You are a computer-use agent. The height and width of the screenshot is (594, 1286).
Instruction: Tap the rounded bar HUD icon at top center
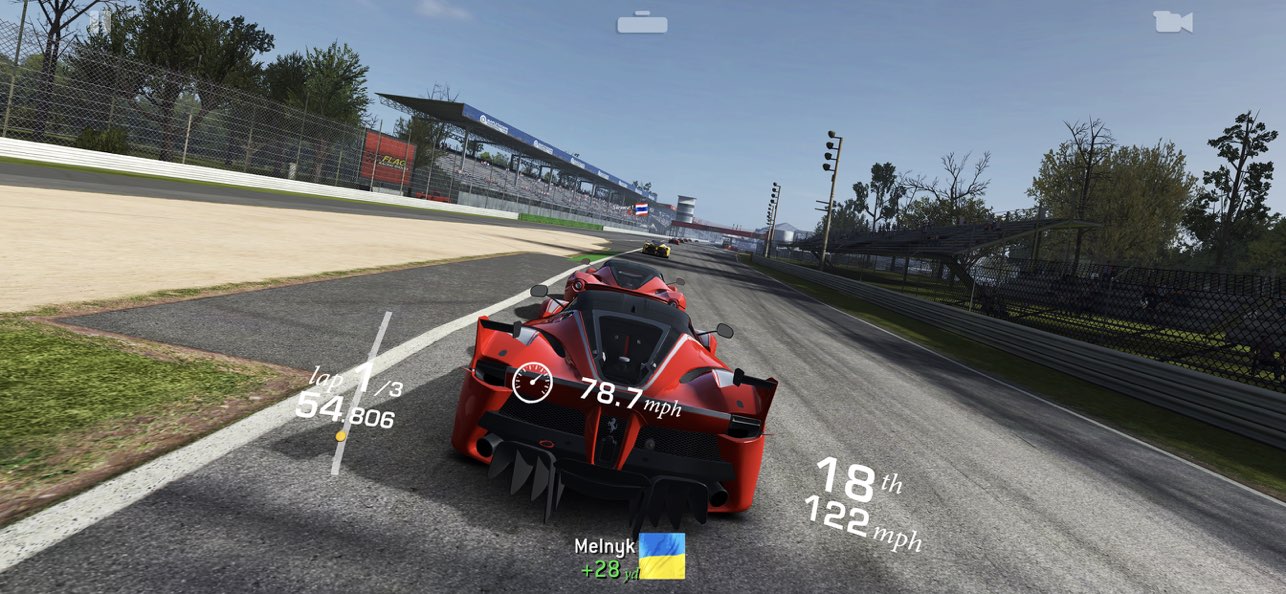(642, 23)
